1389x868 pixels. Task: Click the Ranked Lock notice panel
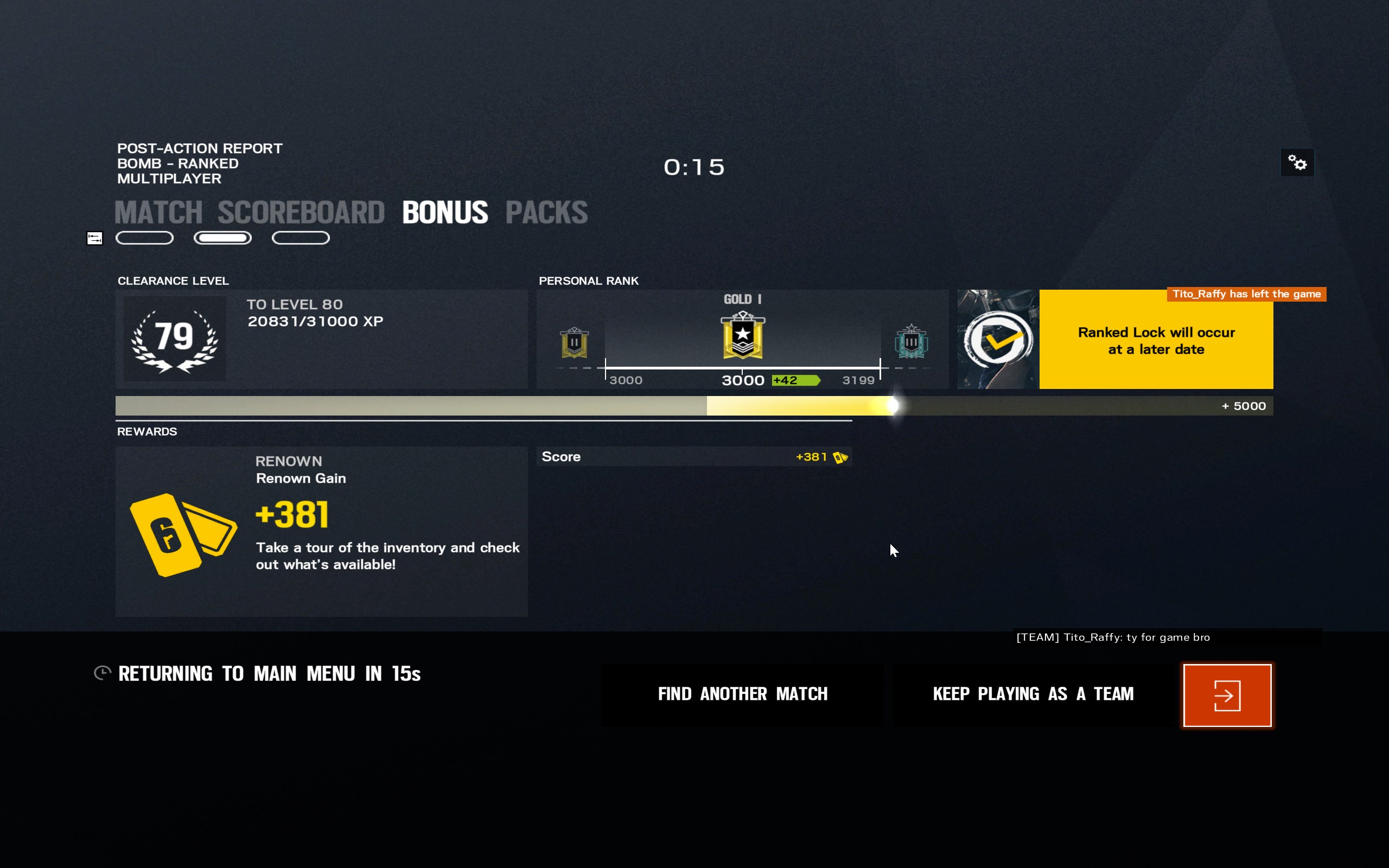(x=1155, y=341)
